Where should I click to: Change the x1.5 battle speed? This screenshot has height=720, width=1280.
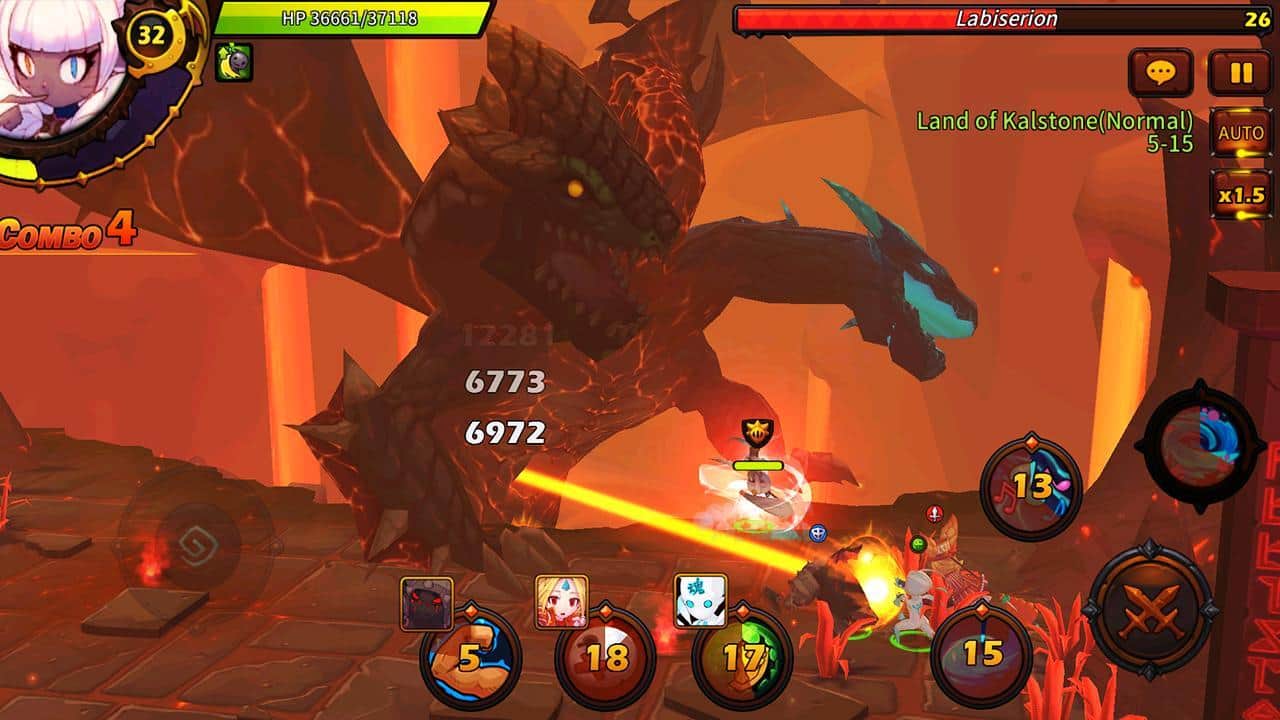pos(1241,194)
